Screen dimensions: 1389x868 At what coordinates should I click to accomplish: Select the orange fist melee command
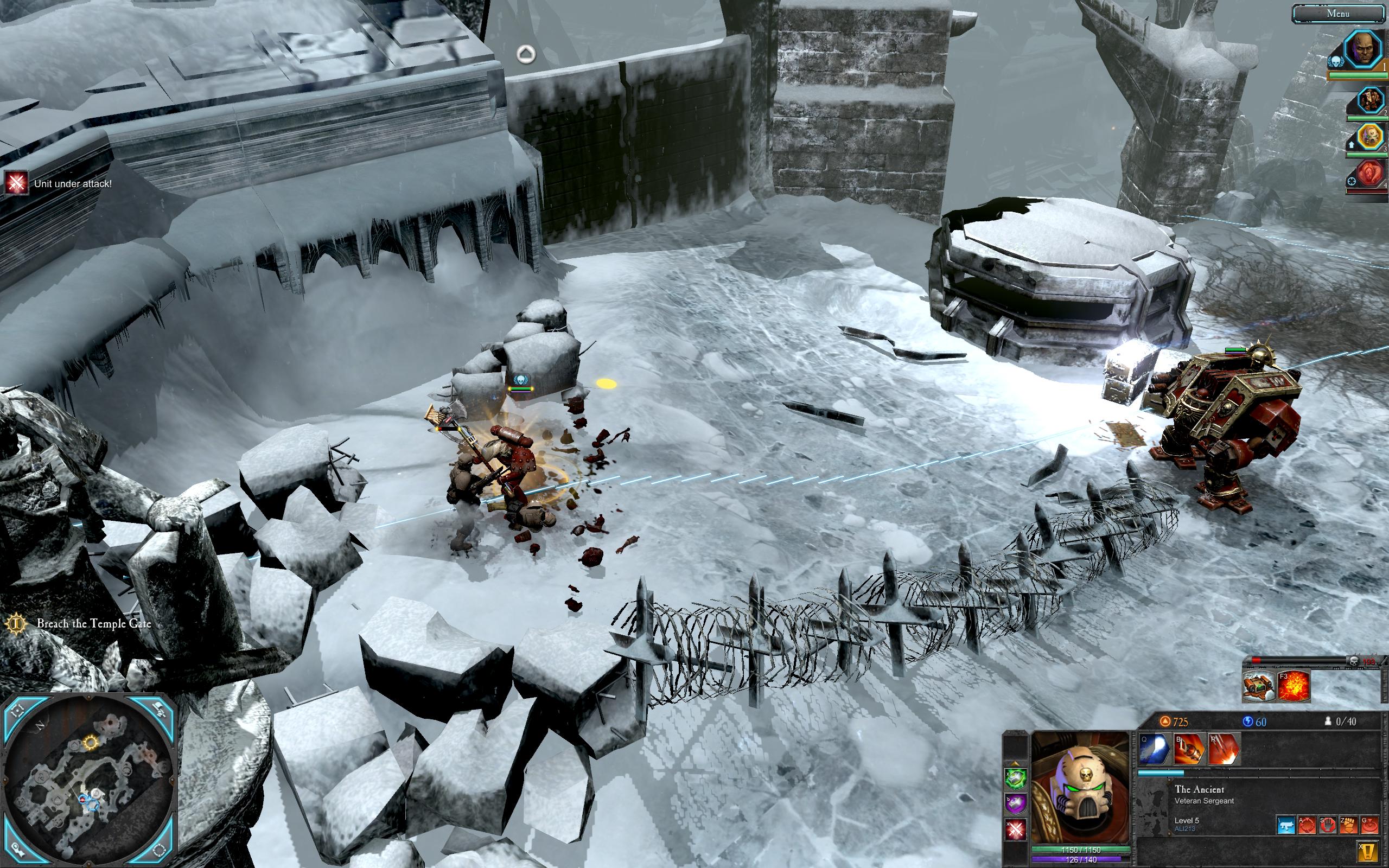click(1348, 826)
